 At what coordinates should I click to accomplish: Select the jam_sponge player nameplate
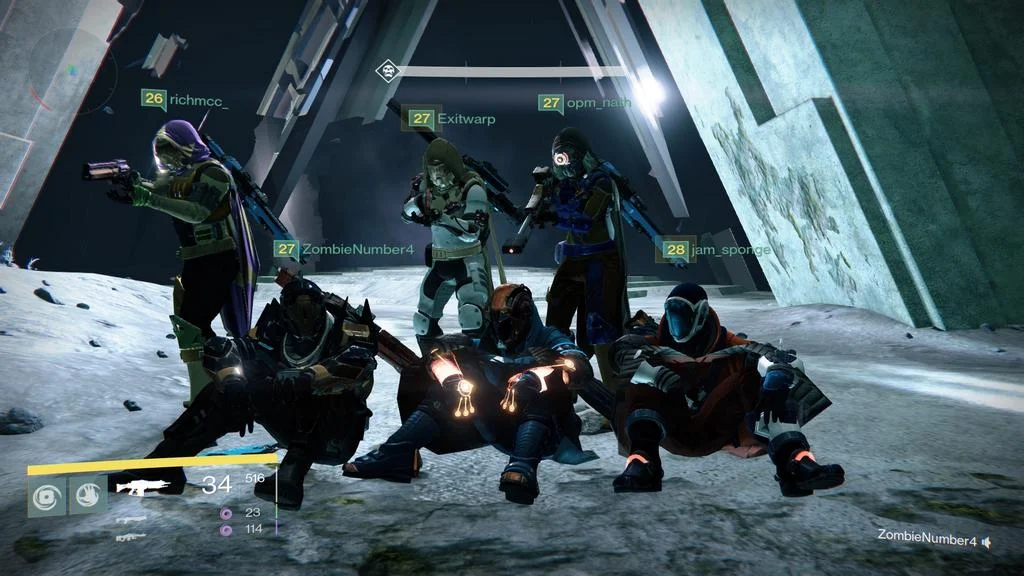coord(712,249)
